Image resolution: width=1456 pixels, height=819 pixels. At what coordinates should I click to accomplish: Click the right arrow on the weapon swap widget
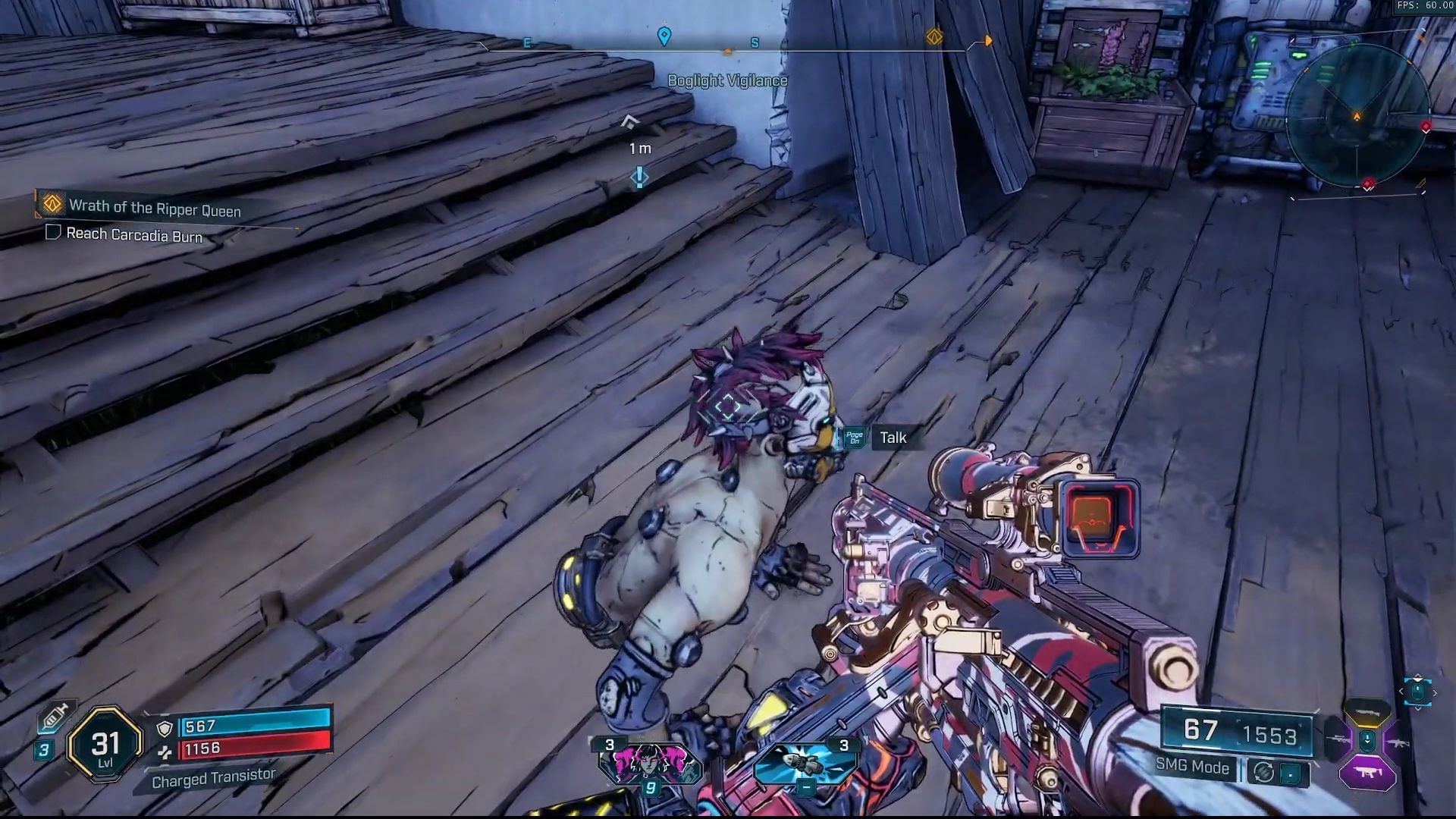(1436, 692)
